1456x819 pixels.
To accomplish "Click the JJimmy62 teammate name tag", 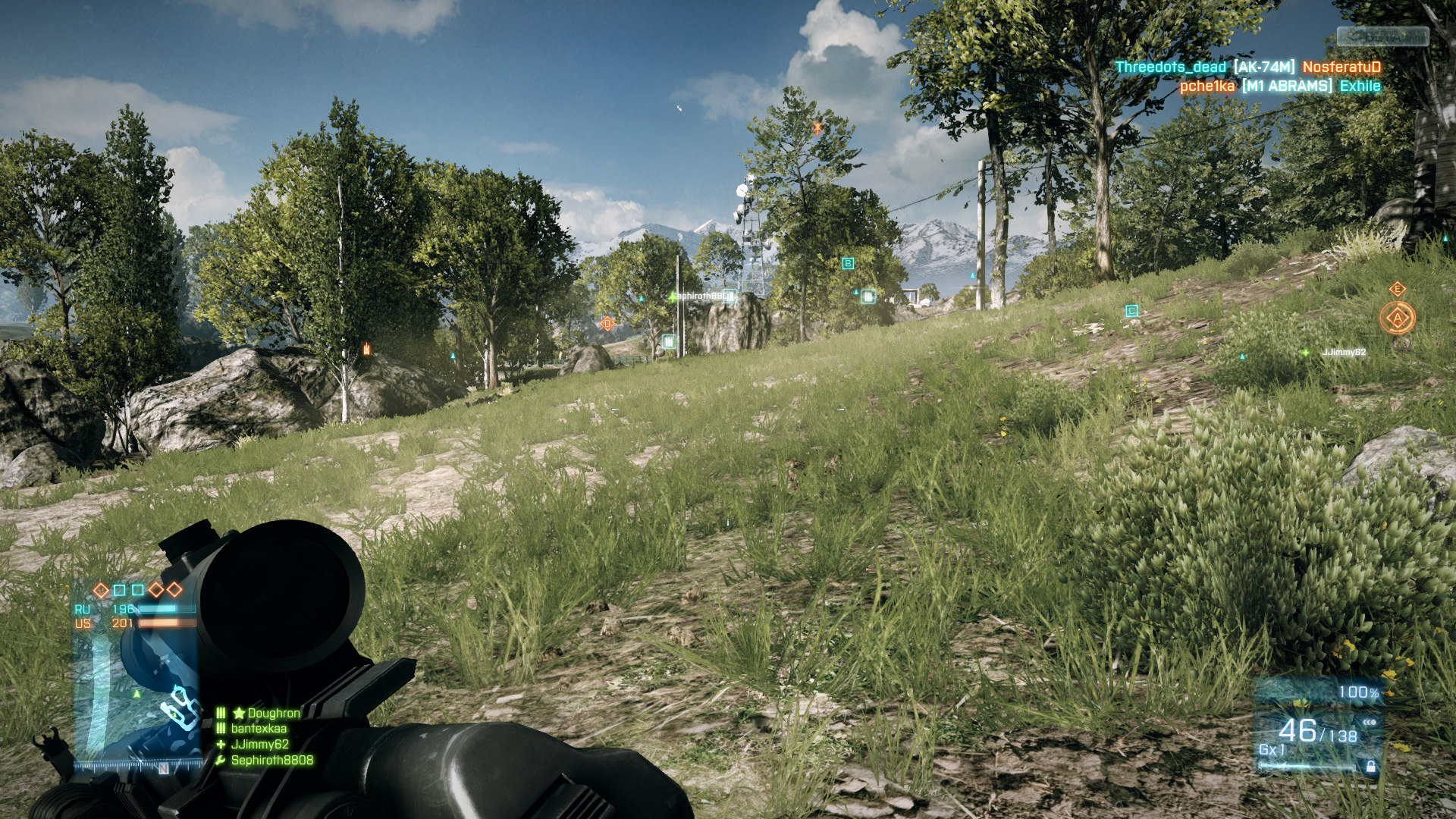I will 1344,353.
